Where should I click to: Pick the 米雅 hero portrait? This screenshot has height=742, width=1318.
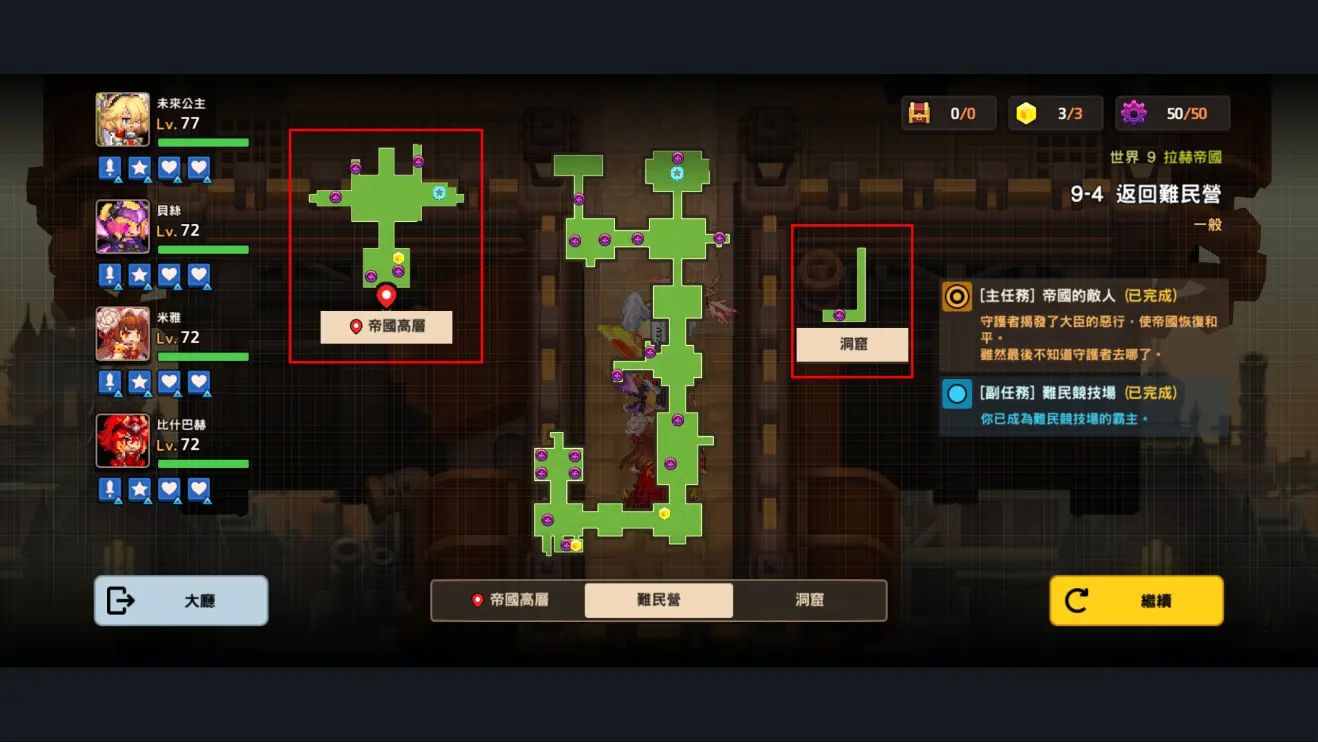tap(122, 333)
